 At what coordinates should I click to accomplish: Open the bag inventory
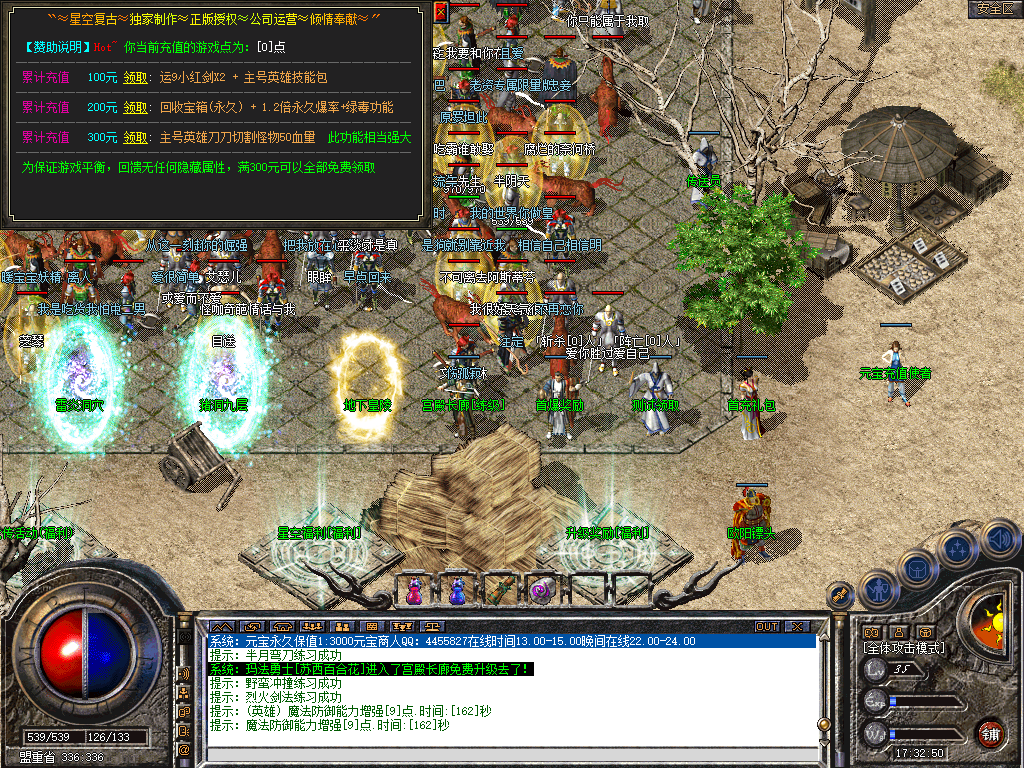(917, 569)
